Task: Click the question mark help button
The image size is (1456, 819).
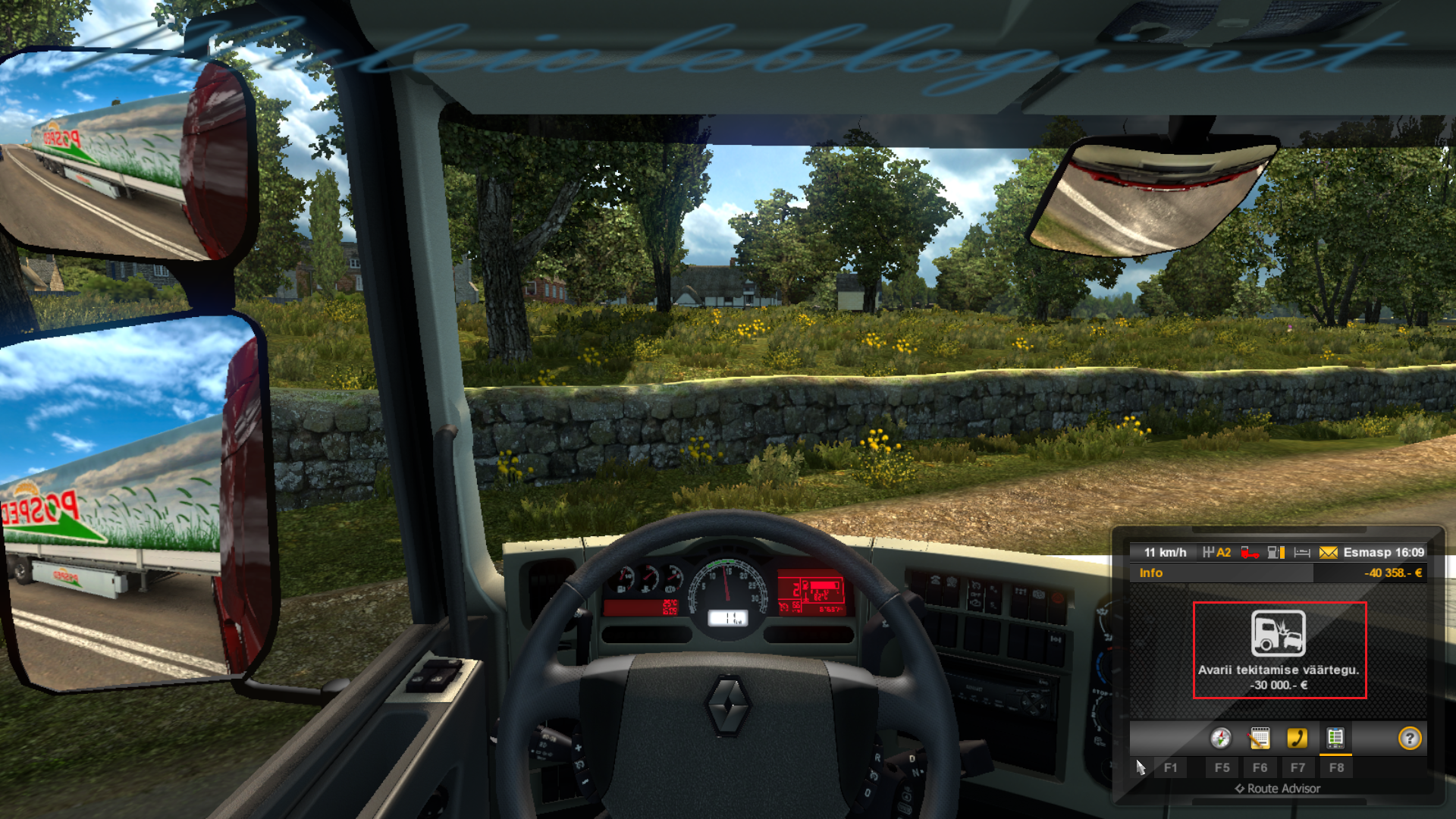Action: click(1410, 738)
